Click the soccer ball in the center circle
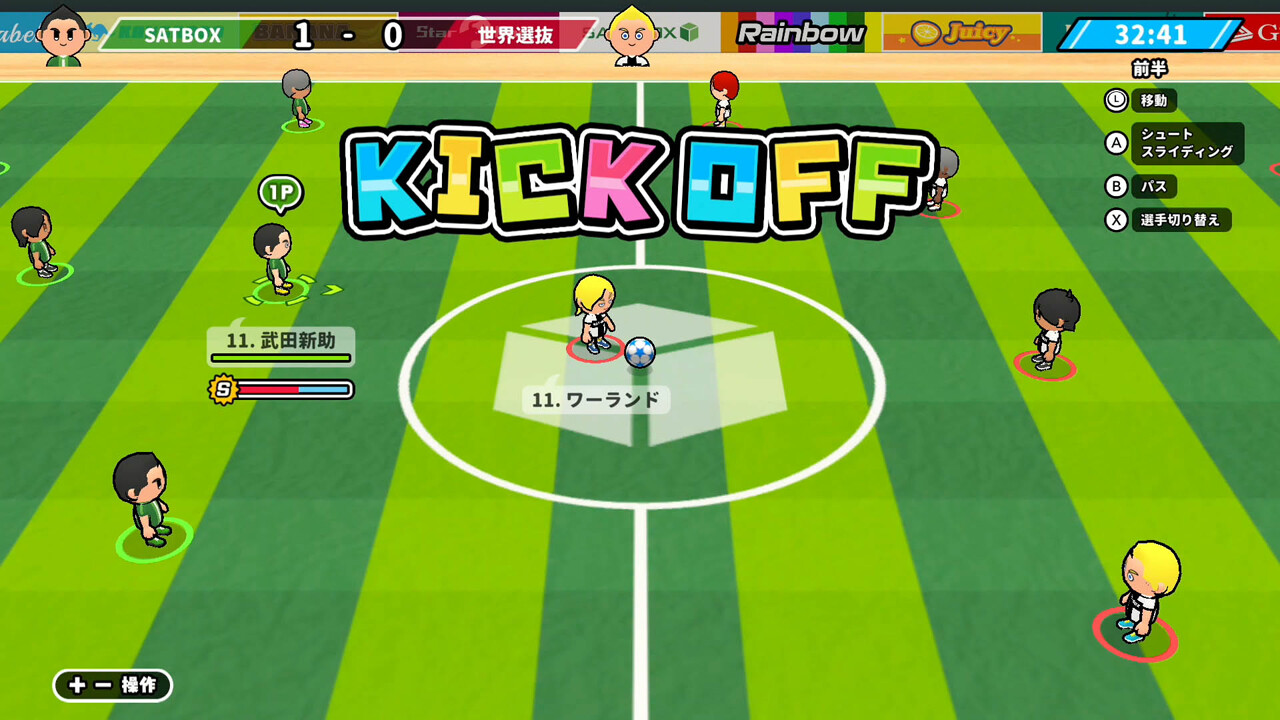1280x720 pixels. [640, 352]
